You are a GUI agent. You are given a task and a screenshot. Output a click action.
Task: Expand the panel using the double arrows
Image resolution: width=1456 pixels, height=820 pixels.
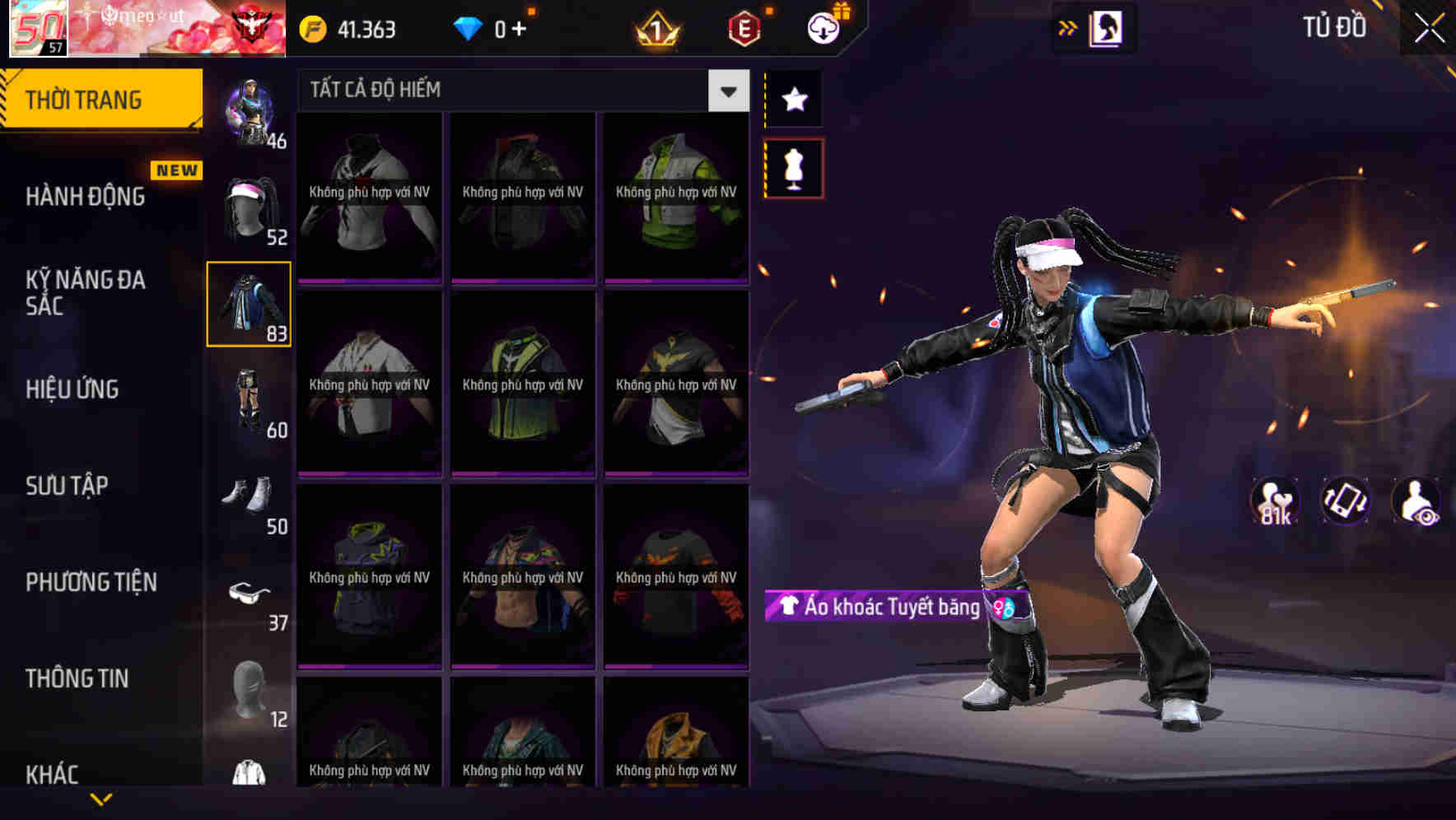1068,28
